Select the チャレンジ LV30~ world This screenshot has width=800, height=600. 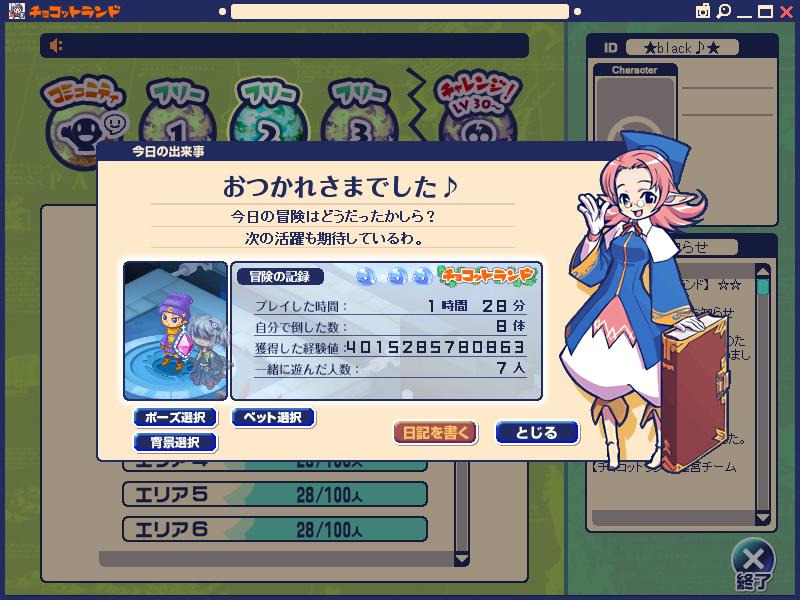(477, 112)
